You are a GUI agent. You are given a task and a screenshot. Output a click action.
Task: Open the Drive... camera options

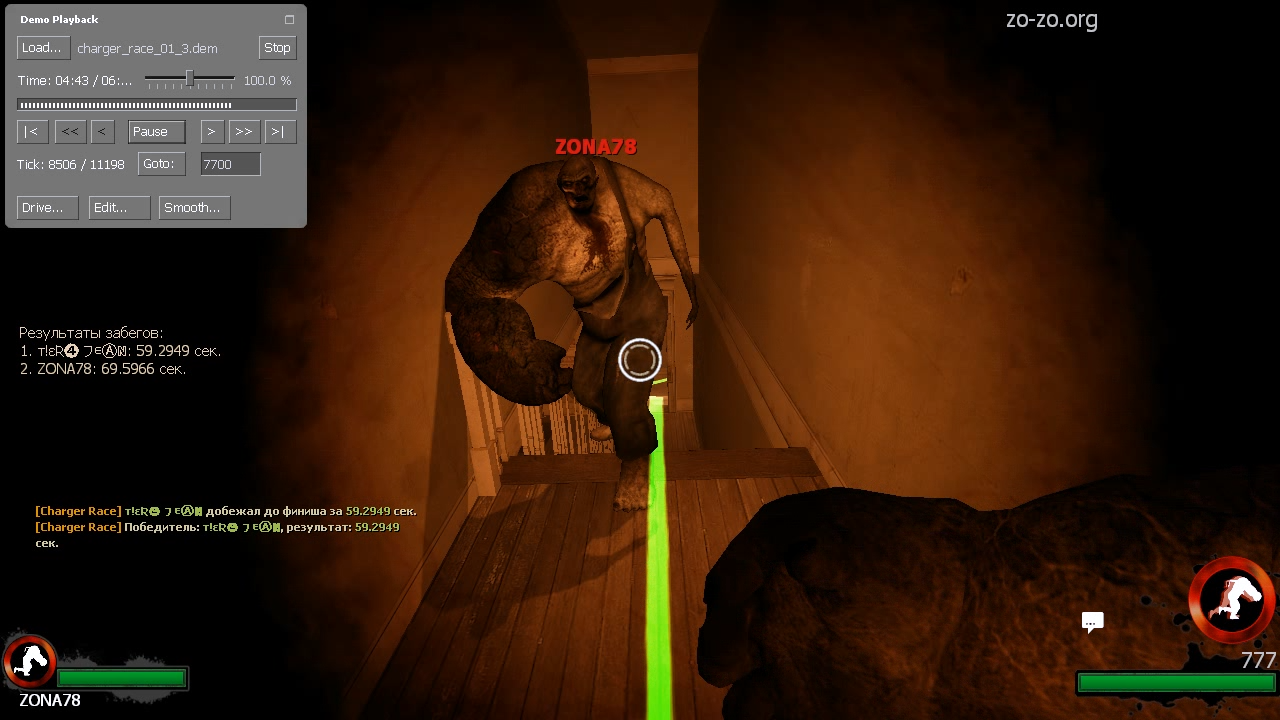point(47,208)
